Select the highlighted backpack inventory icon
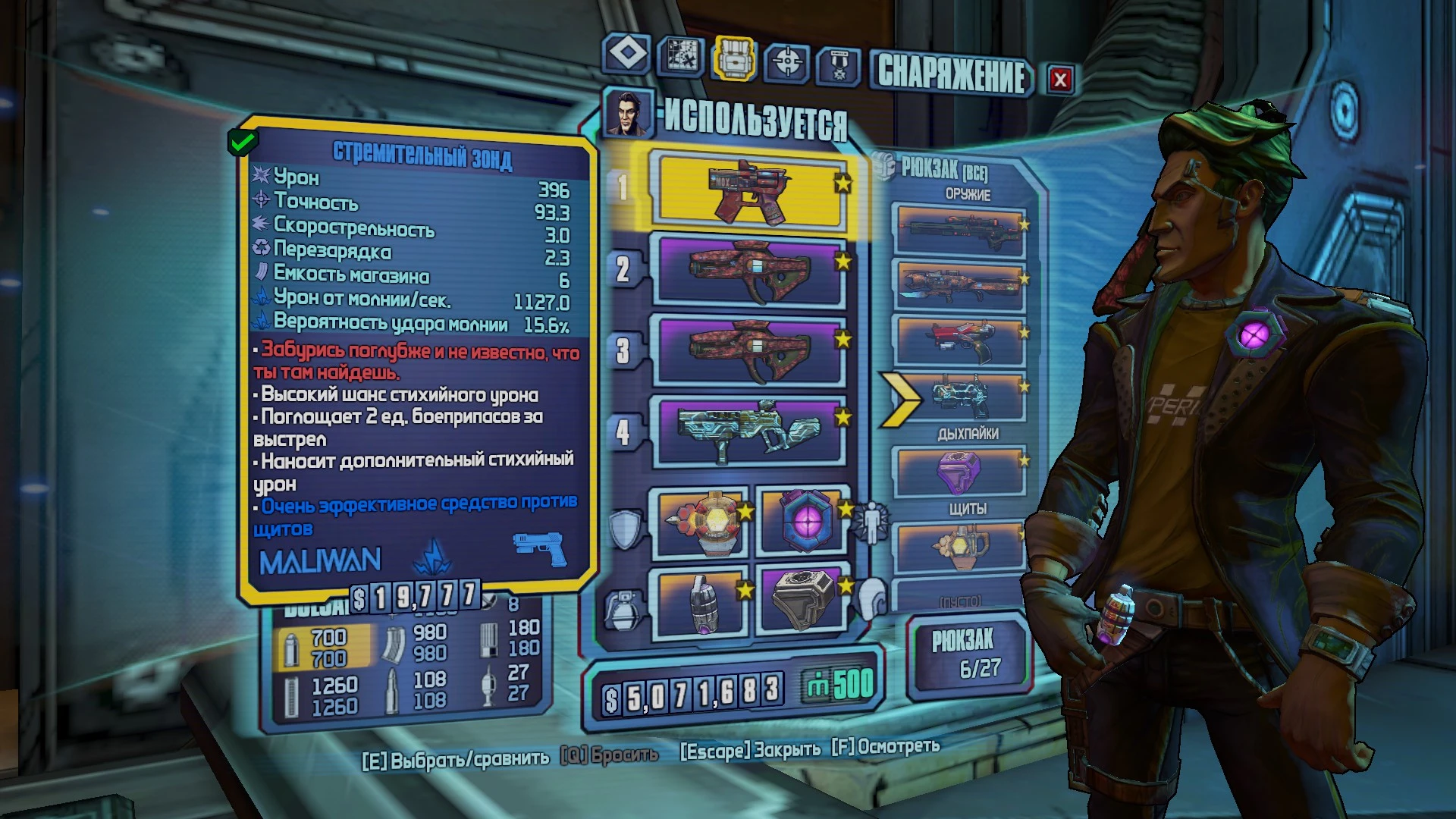The width and height of the screenshot is (1456, 819). coord(734,57)
